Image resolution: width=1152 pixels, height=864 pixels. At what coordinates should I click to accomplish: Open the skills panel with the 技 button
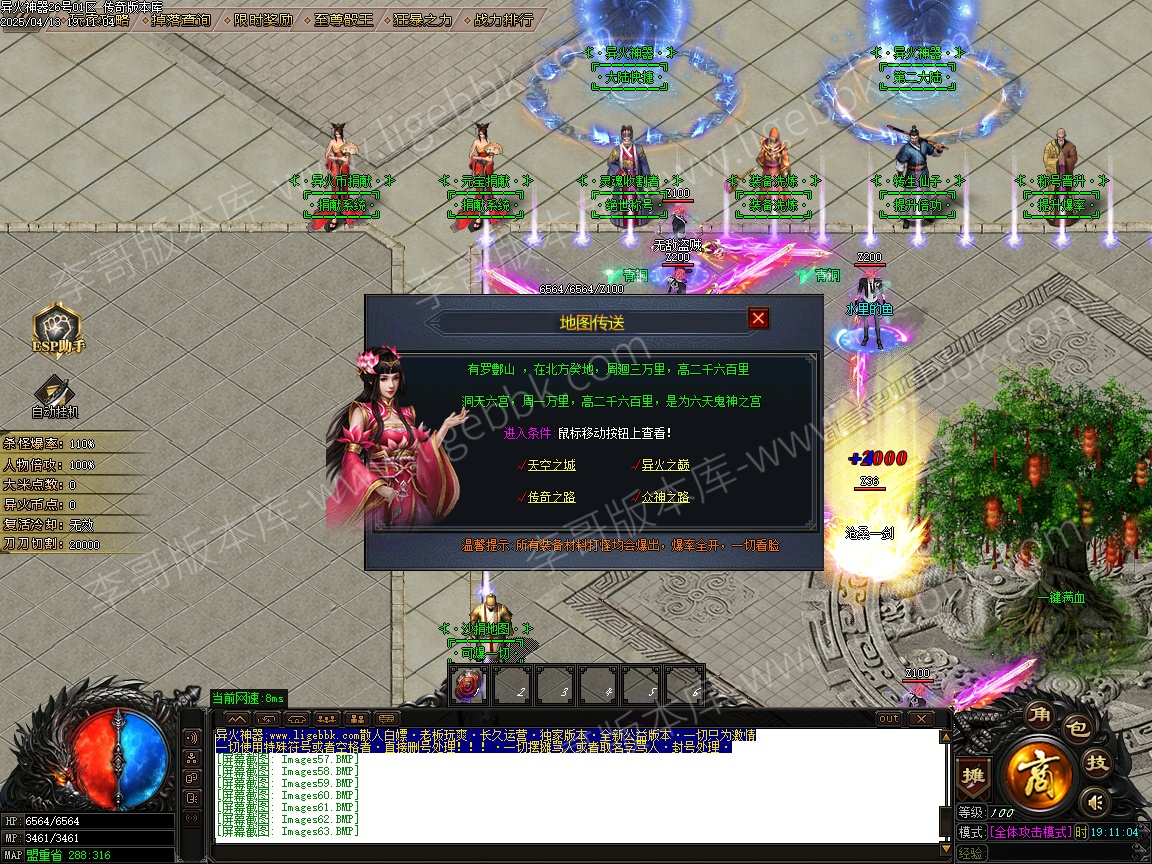1097,762
